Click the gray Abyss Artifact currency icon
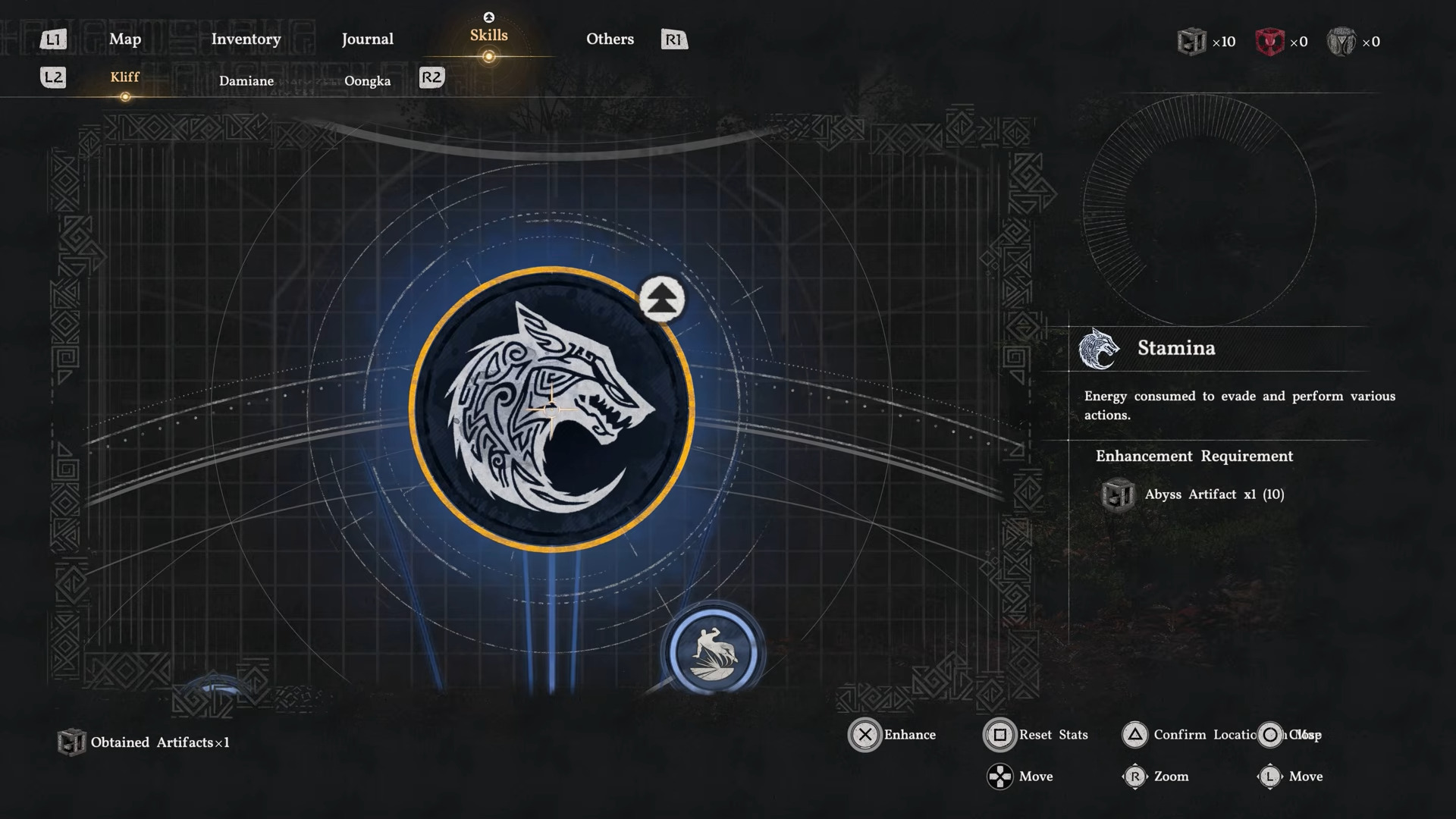Screen dimensions: 1456x819 pyautogui.click(x=1191, y=42)
